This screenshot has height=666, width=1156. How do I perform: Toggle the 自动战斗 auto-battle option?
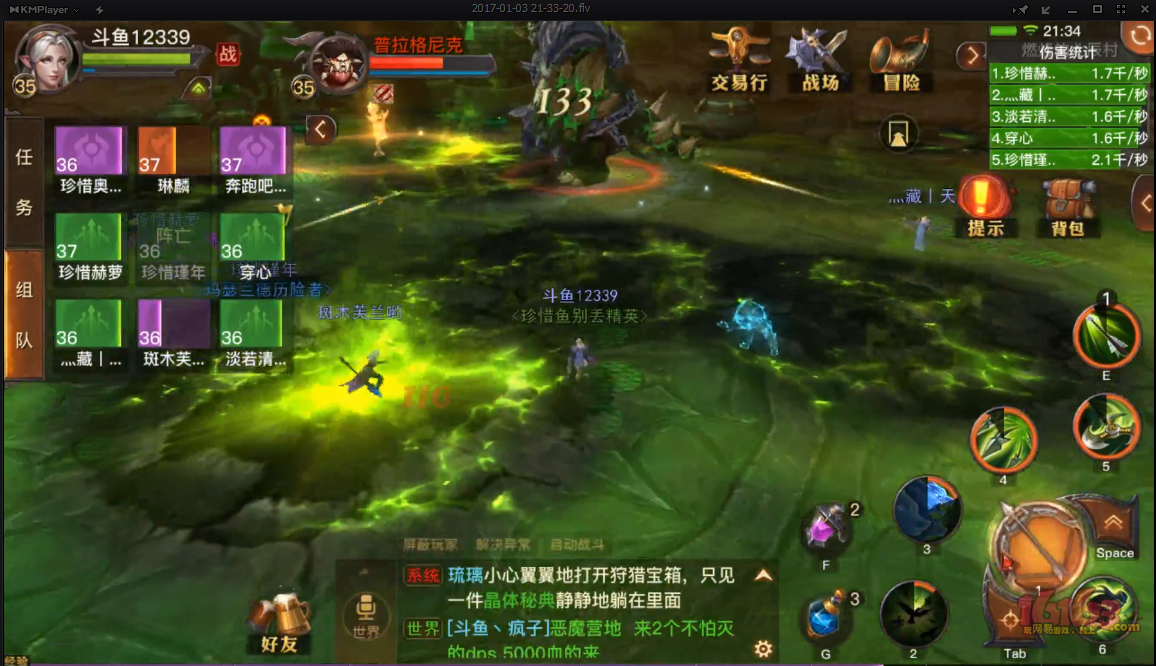577,545
